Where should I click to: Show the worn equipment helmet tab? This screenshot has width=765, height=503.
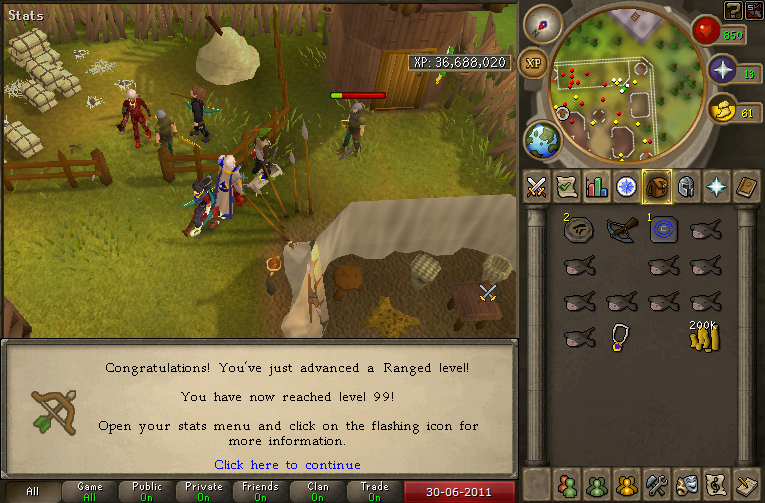(686, 187)
